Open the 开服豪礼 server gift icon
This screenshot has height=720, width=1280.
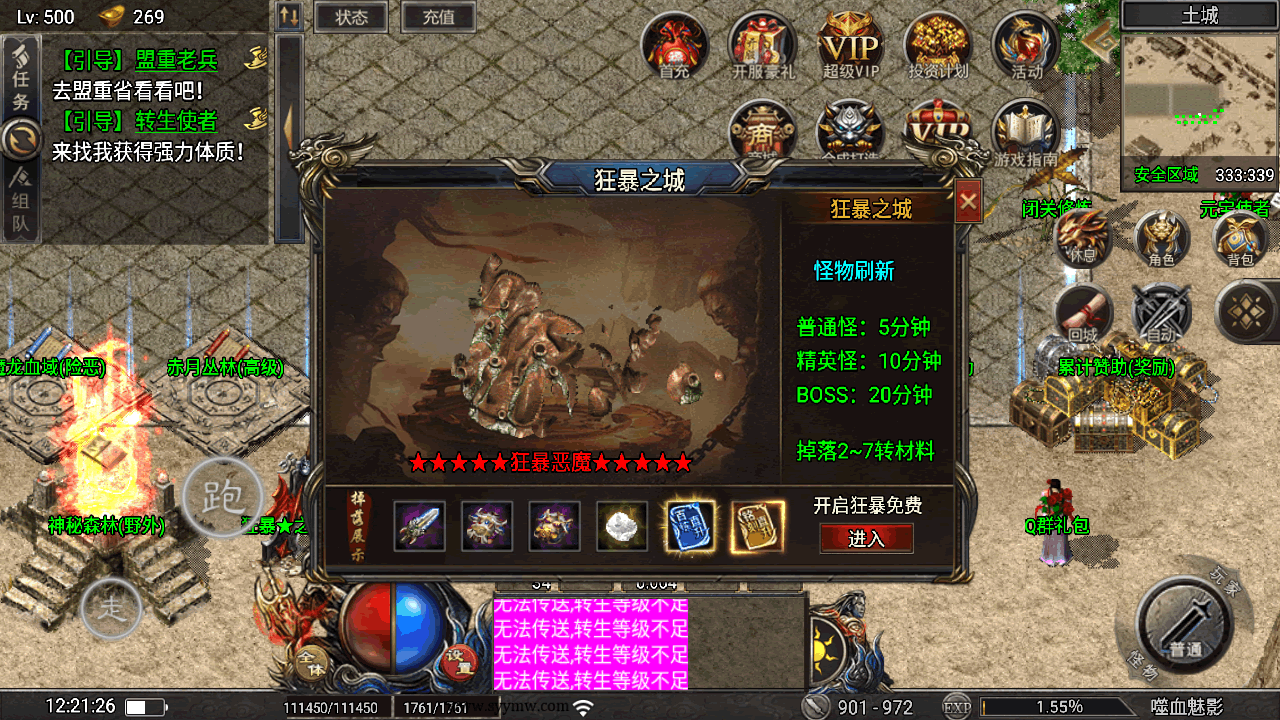pos(763,45)
